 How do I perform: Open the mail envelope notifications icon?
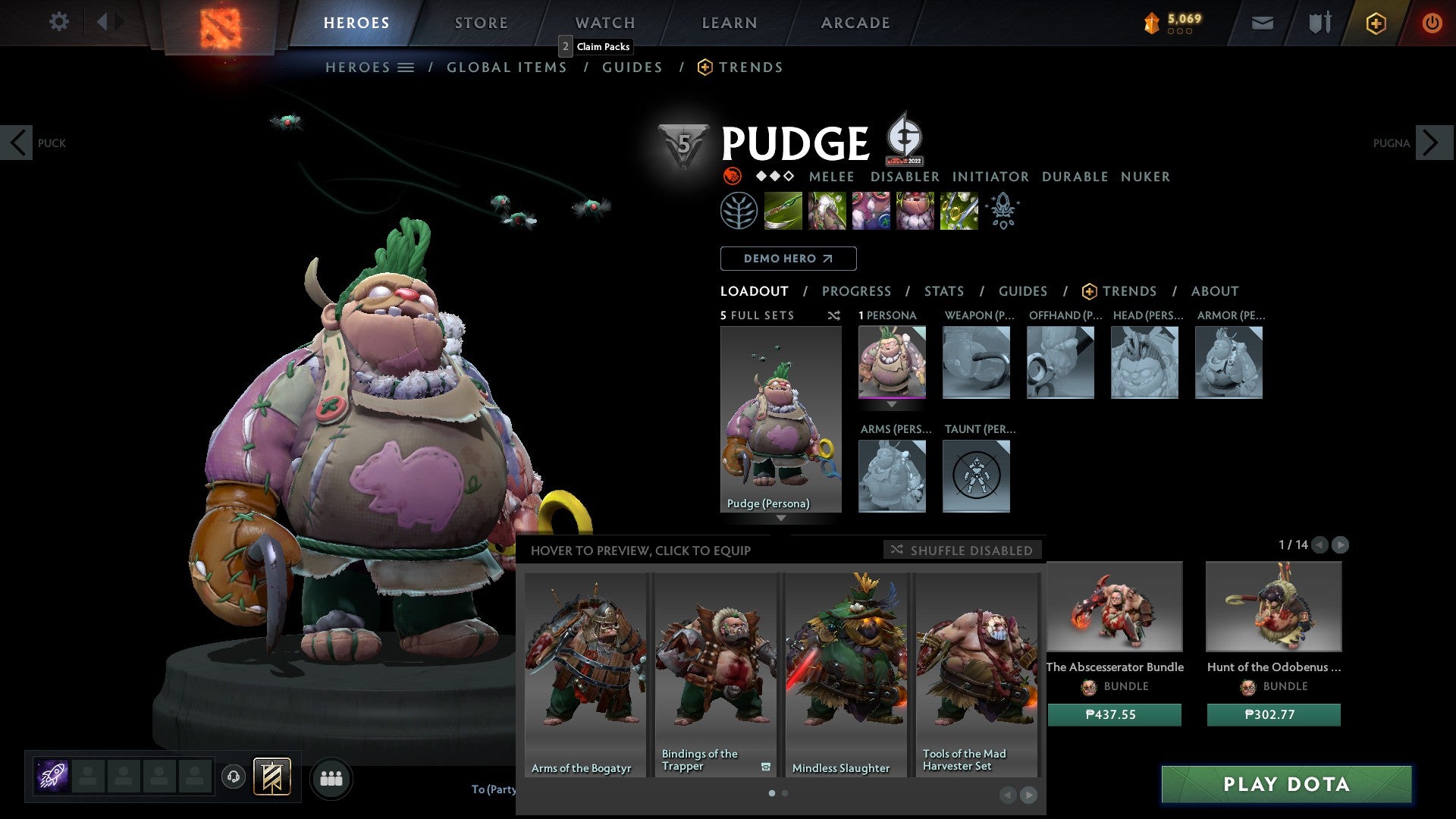pyautogui.click(x=1263, y=23)
